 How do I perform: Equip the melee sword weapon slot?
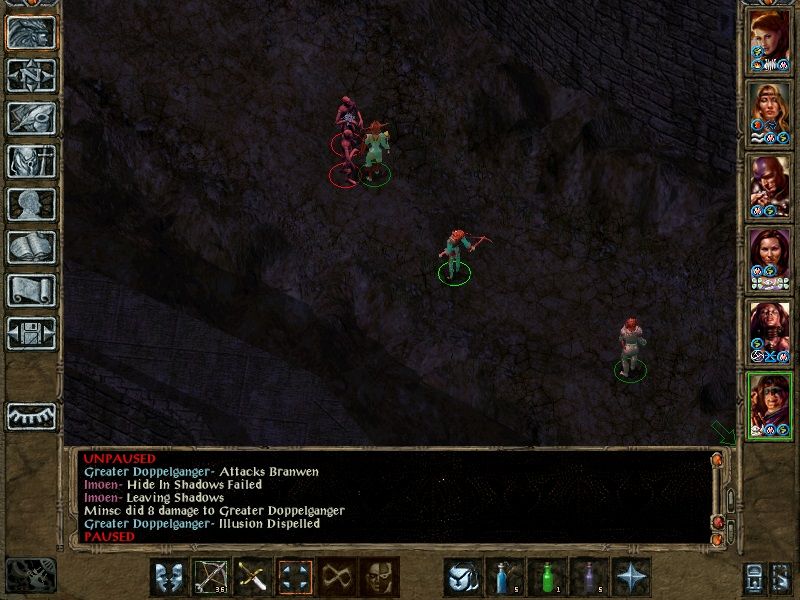pyautogui.click(x=253, y=577)
